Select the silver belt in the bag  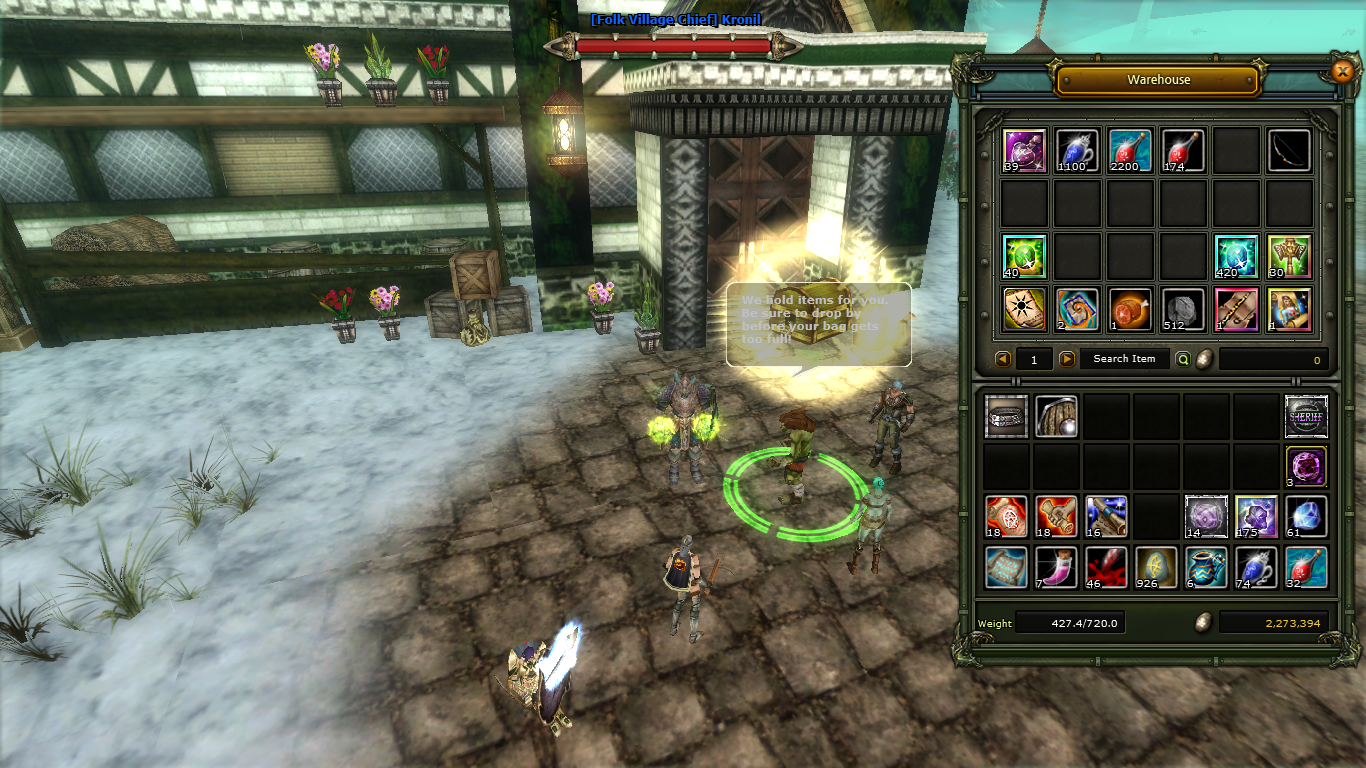tap(1006, 417)
